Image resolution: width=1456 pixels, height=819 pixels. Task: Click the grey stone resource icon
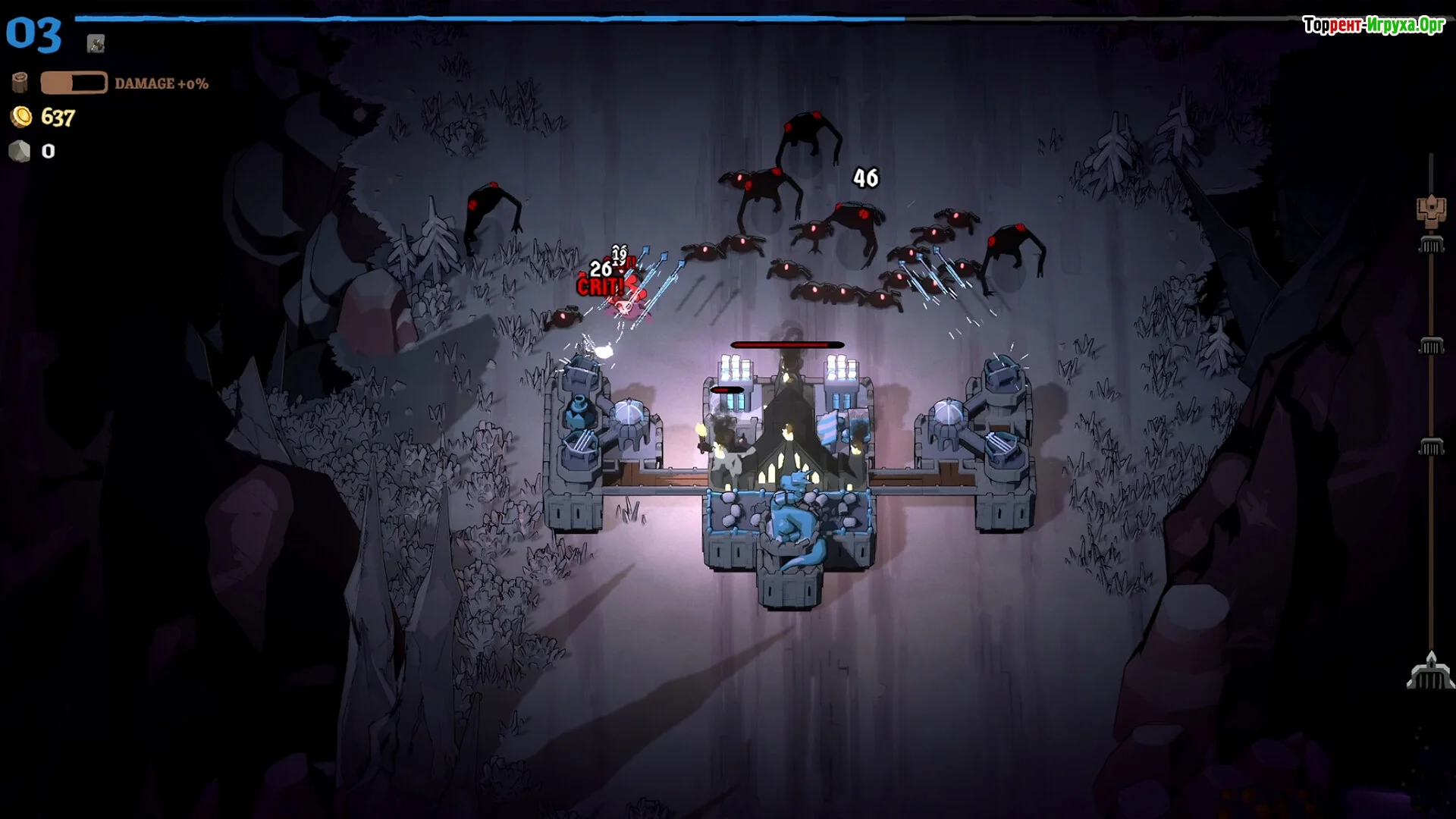click(x=20, y=152)
